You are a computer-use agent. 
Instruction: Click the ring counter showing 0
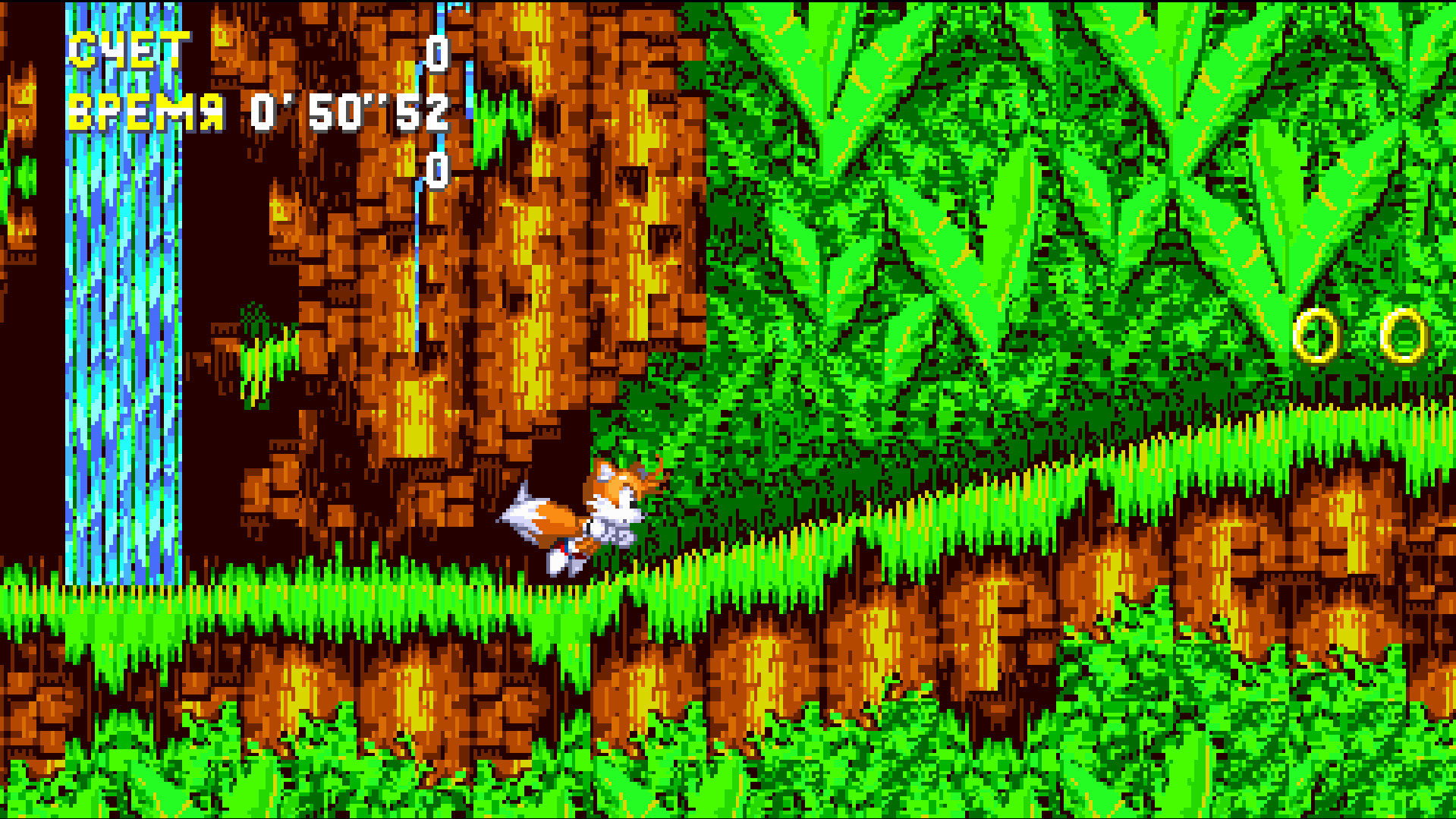tap(437, 171)
